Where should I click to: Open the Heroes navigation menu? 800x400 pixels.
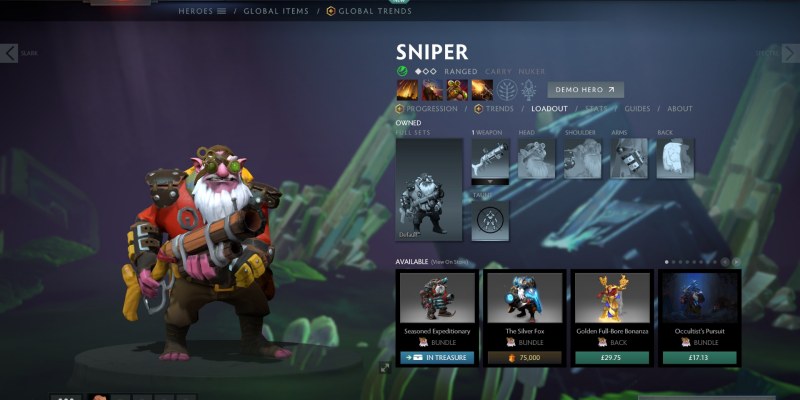195,10
